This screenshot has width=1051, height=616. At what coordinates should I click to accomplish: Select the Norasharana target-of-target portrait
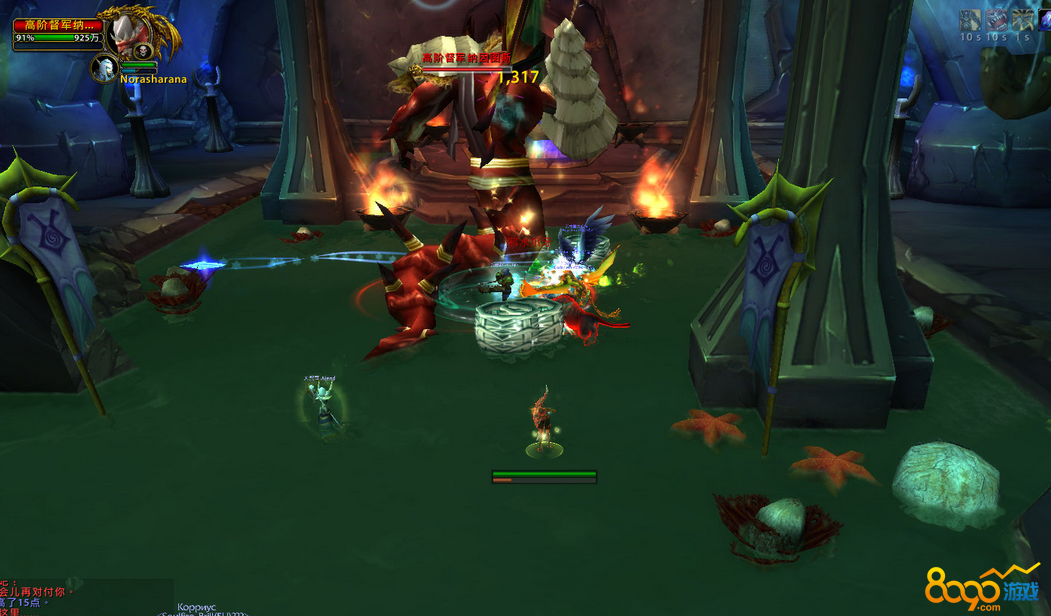click(105, 68)
